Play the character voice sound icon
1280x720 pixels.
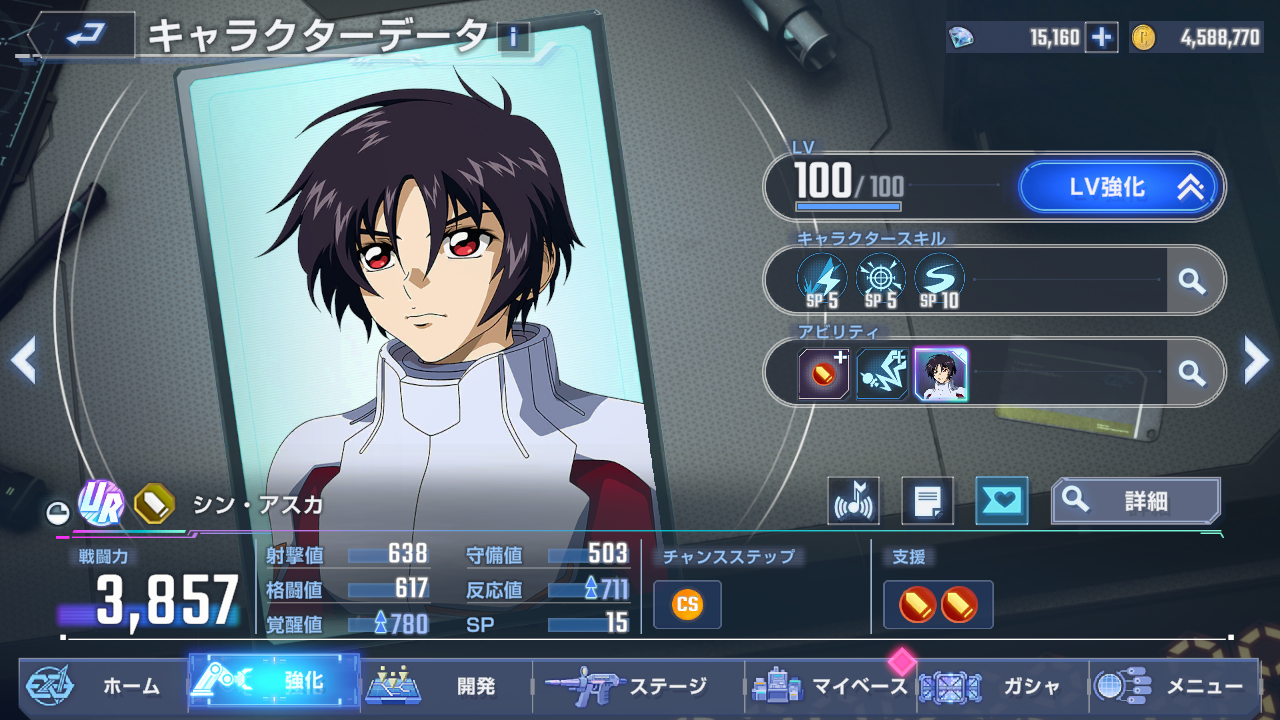tap(853, 501)
